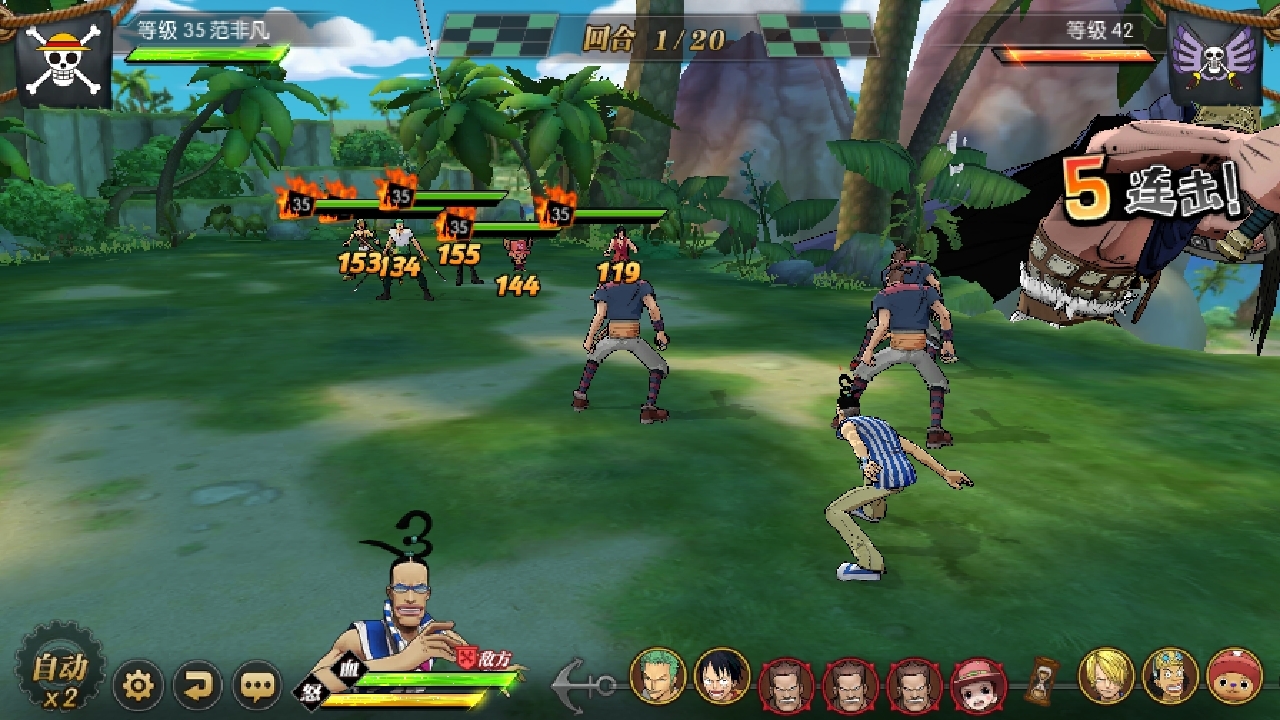1280x720 pixels.
Task: Select Luffy's portrait in the turn order
Action: (x=722, y=677)
